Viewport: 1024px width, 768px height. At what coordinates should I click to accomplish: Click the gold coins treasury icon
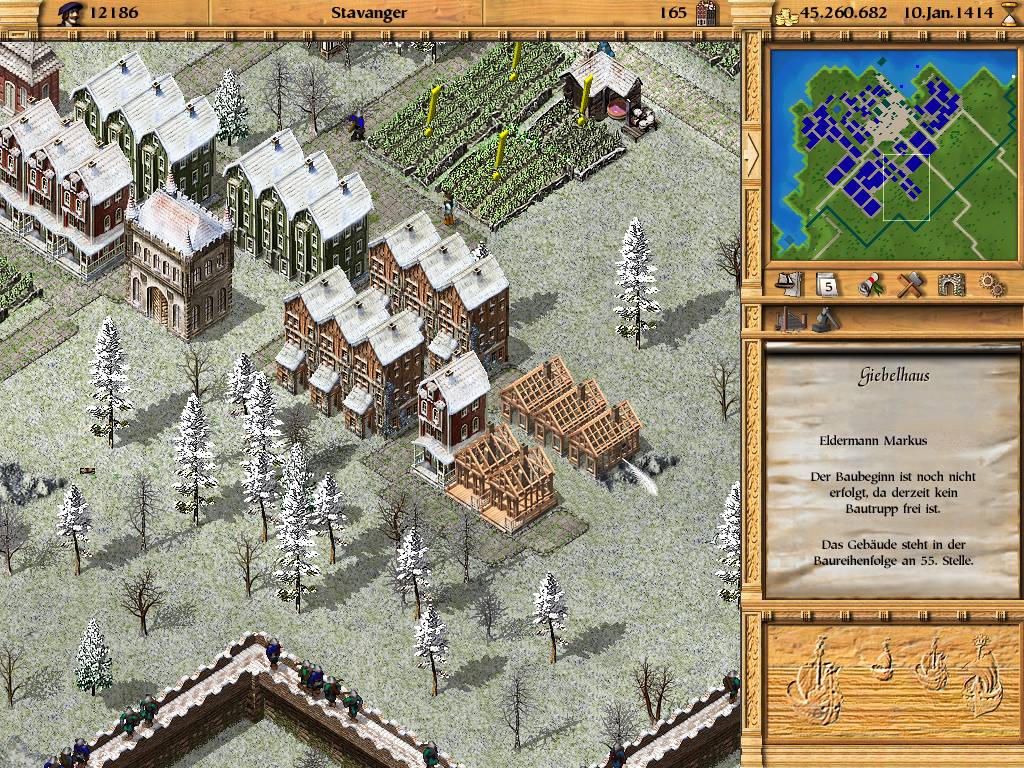click(x=787, y=13)
